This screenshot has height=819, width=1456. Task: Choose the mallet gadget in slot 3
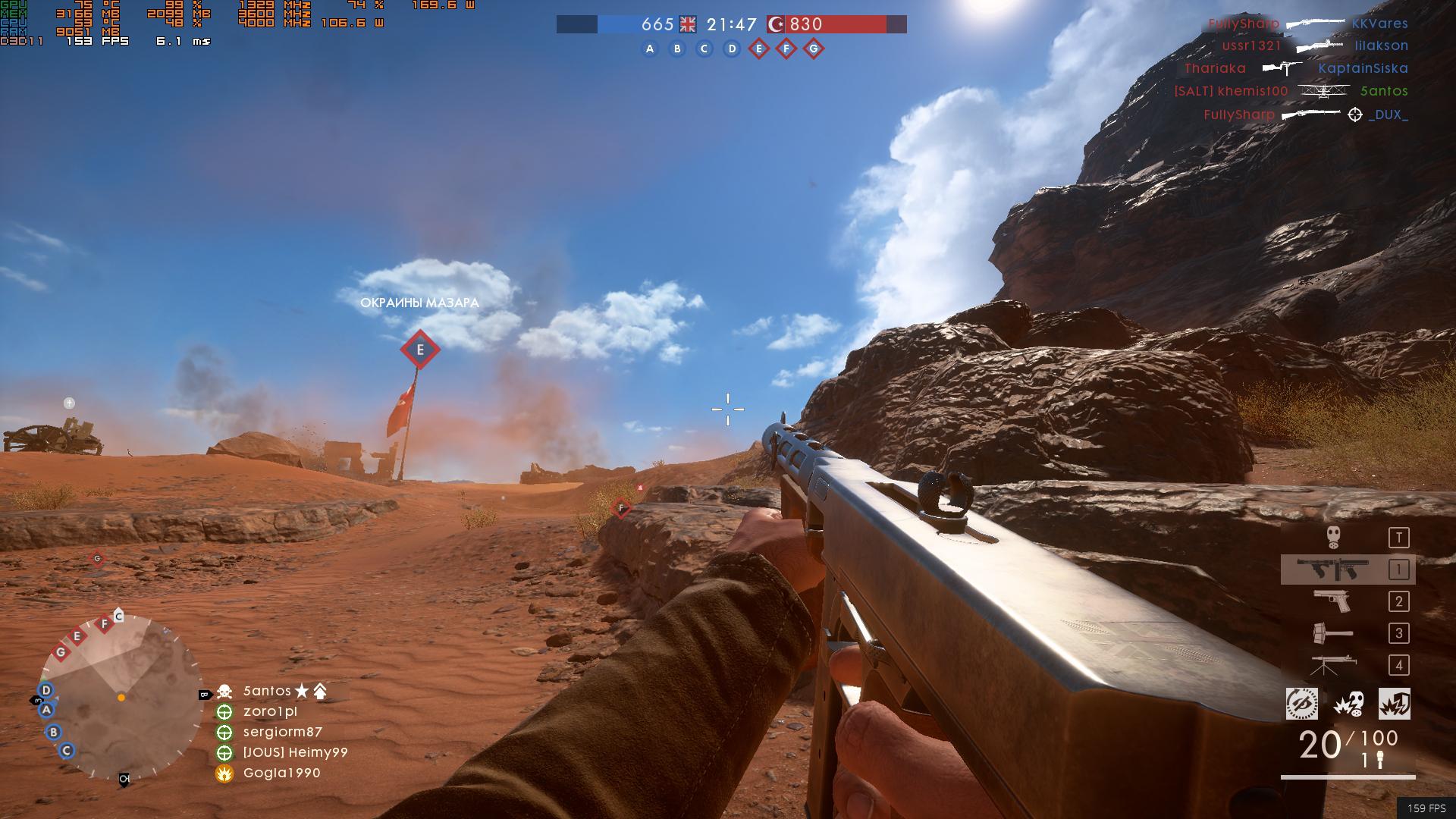coord(1332,633)
